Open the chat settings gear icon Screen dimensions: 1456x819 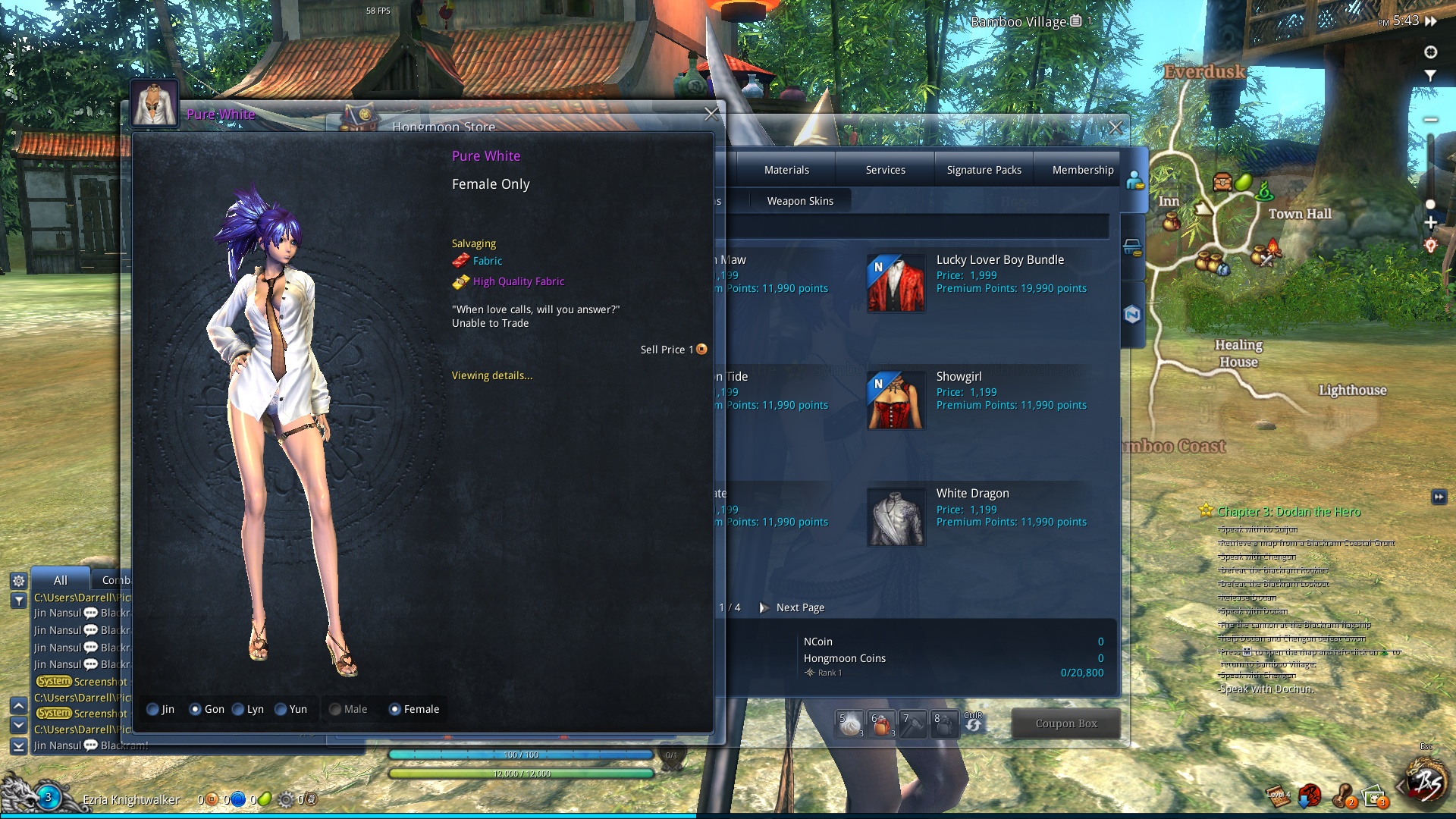click(x=19, y=581)
